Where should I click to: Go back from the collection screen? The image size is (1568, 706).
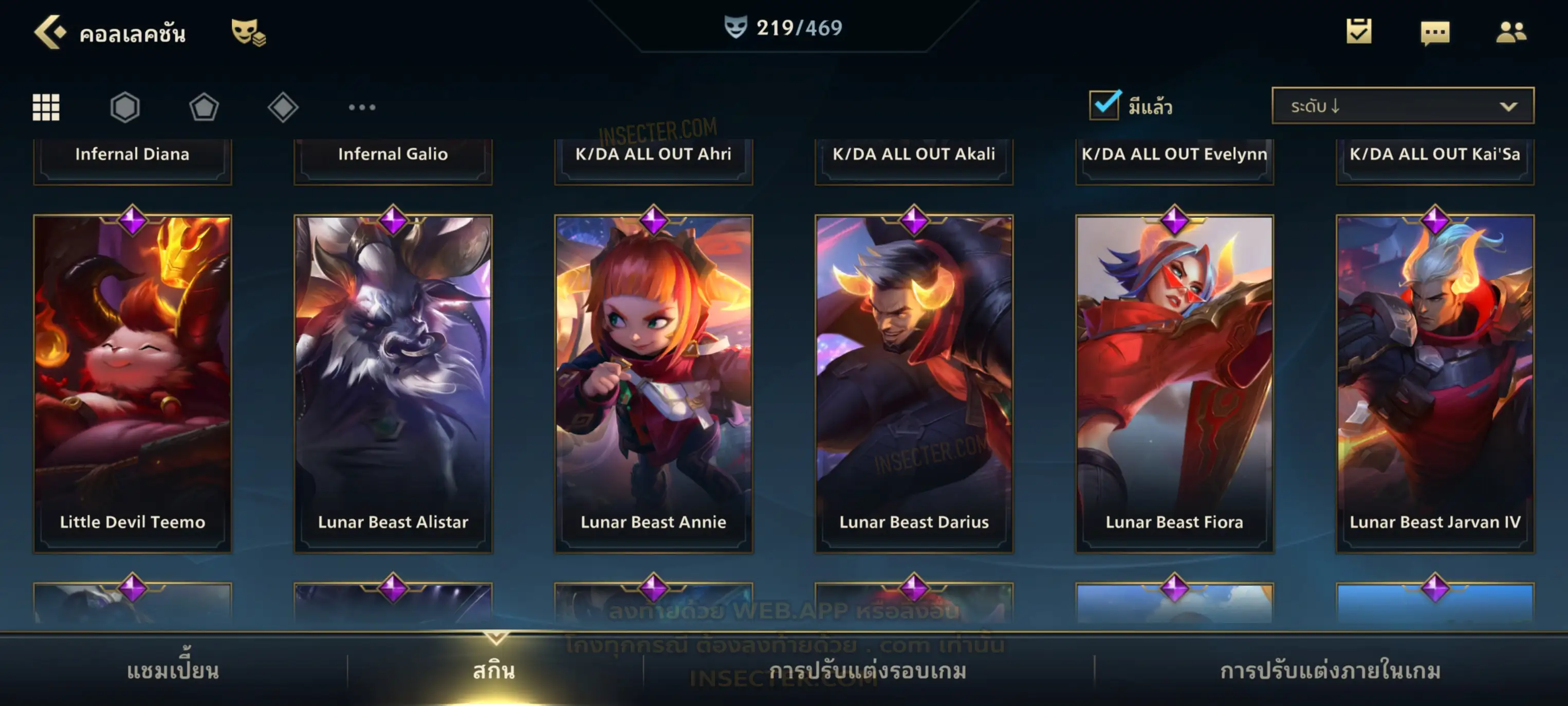click(50, 32)
